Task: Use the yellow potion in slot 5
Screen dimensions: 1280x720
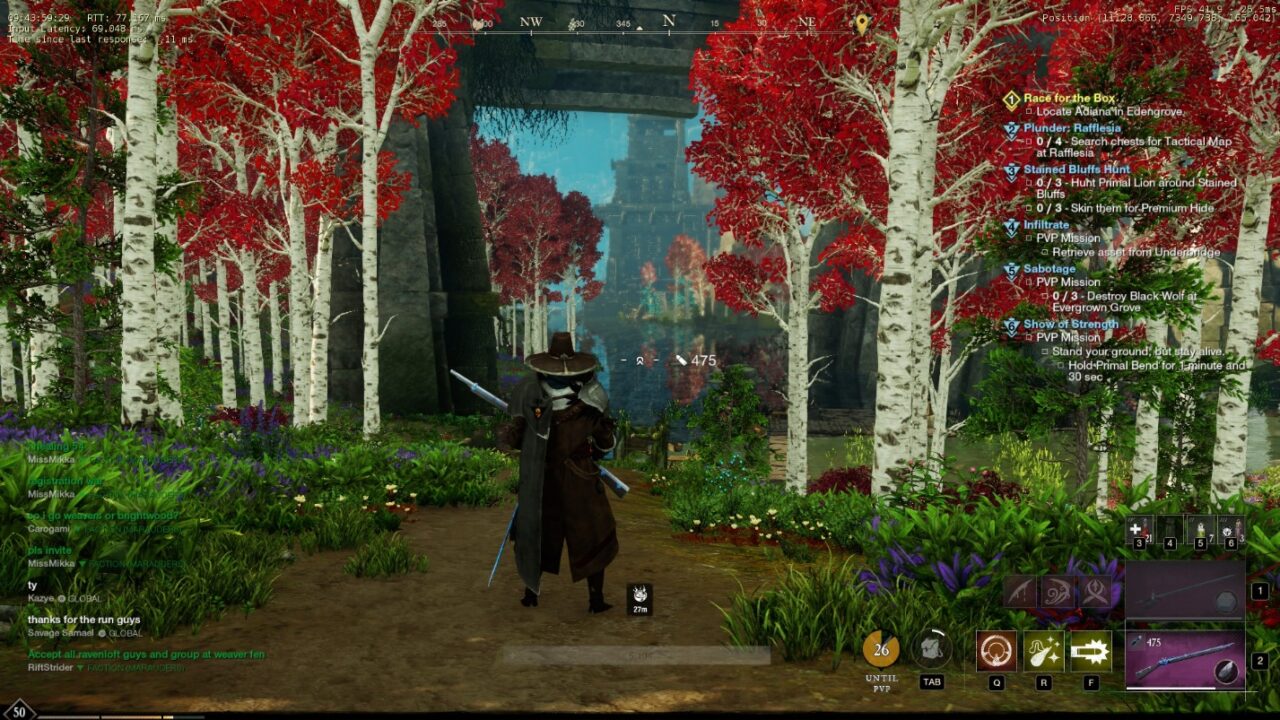Action: pos(1201,529)
